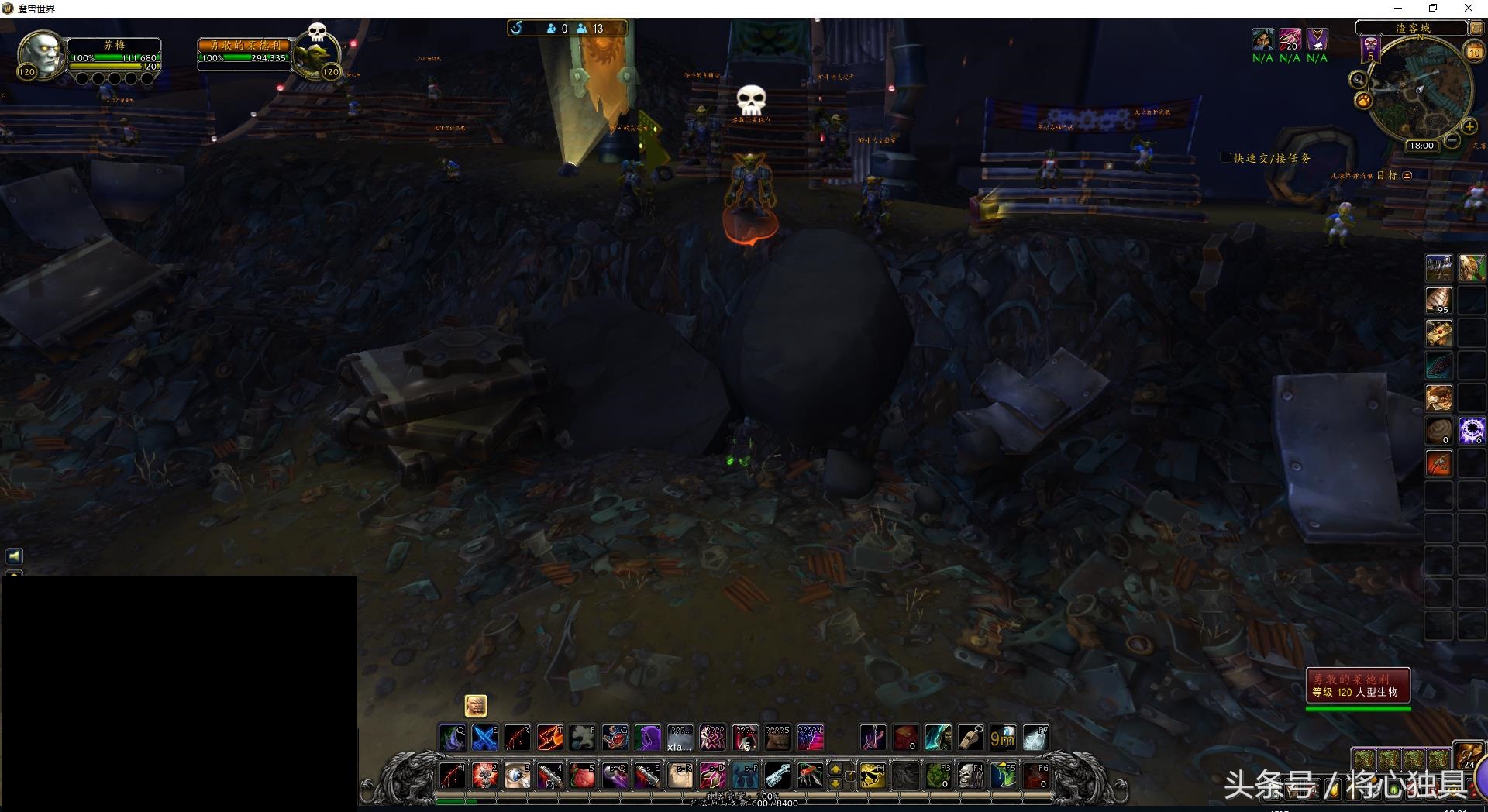Page the action bar up arrow
1488x812 pixels.
coord(835,769)
